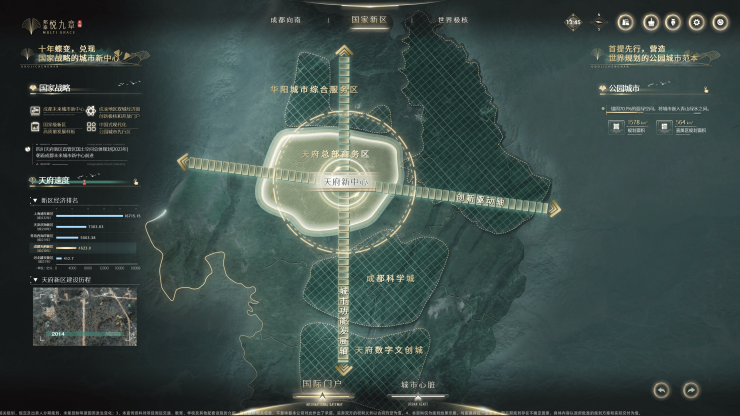Go back with the left arrow button
Screen dimensions: 740x416
click(x=661, y=389)
